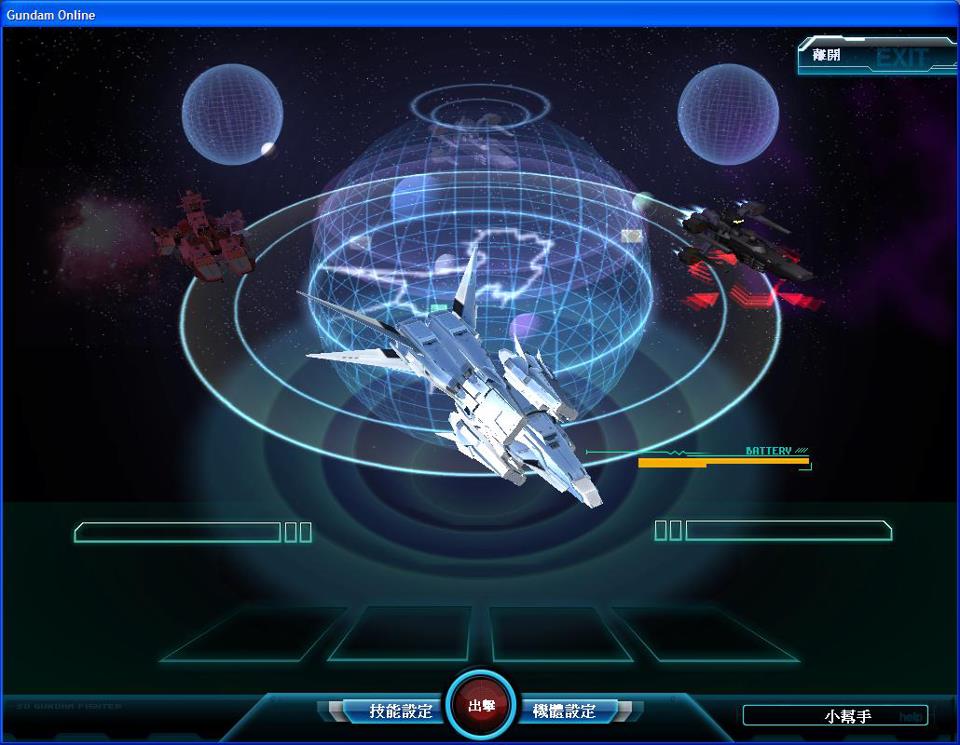Open the 技能設定 skill settings
The image size is (960, 745).
pos(400,711)
